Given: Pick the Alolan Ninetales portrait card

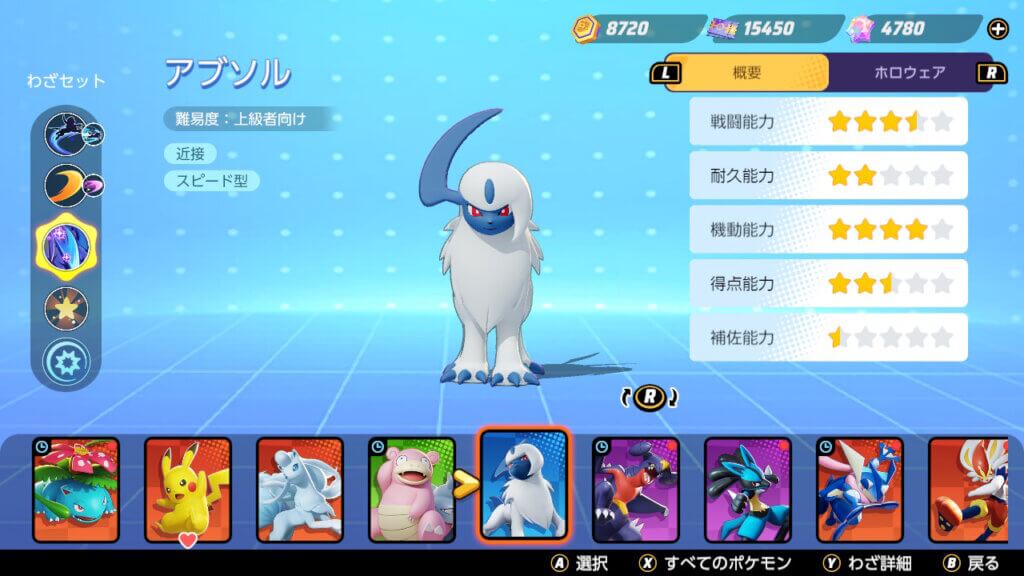Looking at the screenshot, I should (x=300, y=490).
